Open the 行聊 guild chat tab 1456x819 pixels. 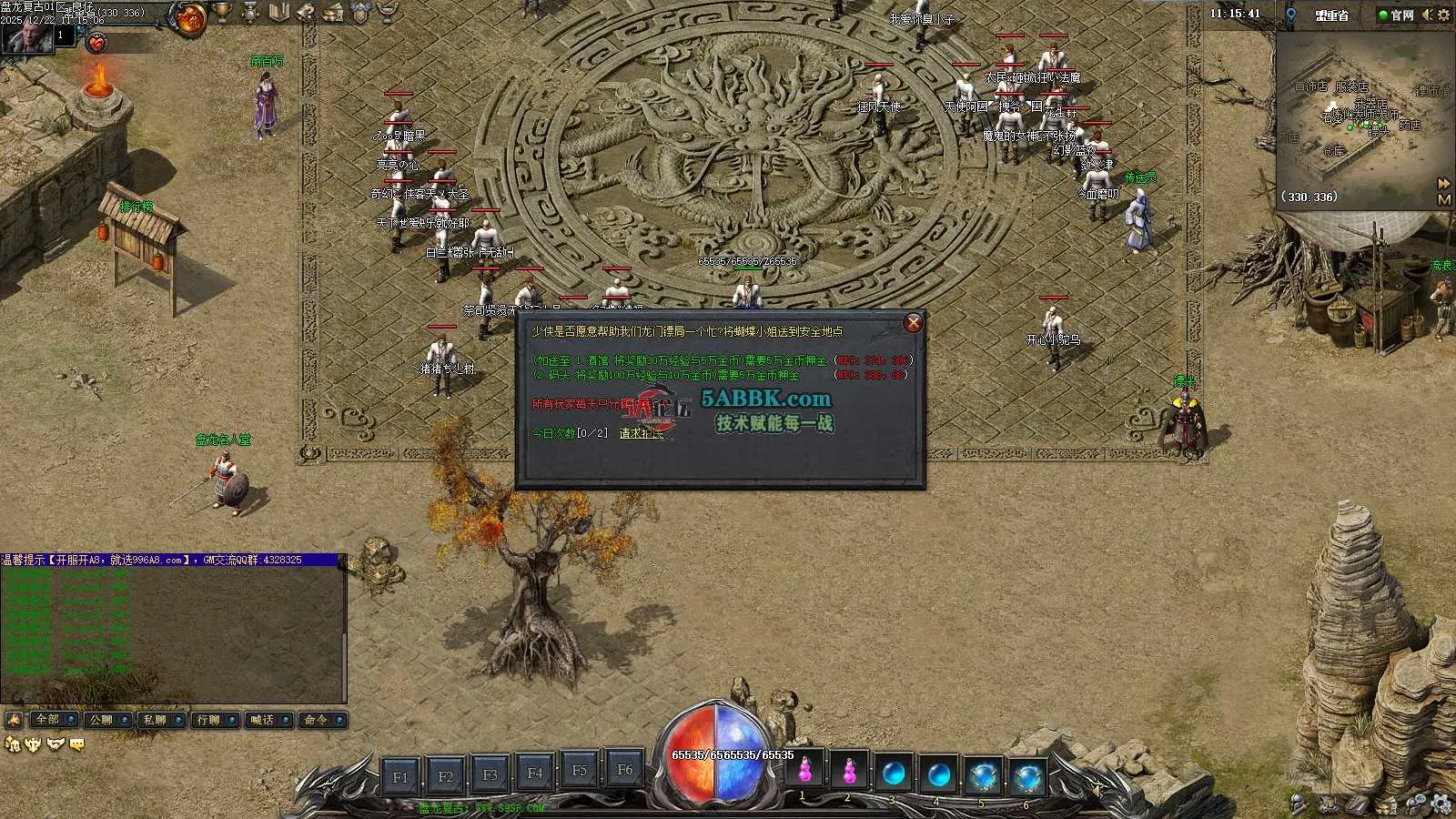tap(208, 720)
